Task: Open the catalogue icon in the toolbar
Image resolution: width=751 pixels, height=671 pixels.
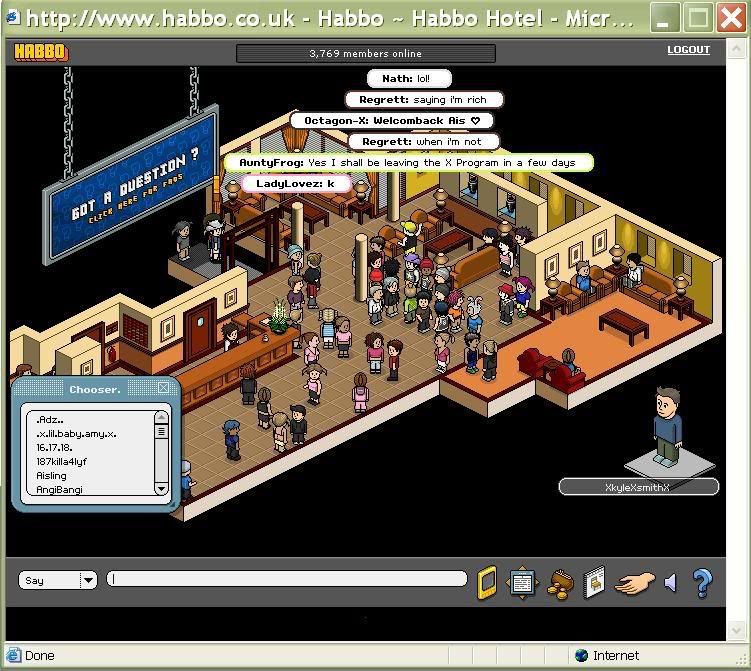Action: click(x=594, y=581)
